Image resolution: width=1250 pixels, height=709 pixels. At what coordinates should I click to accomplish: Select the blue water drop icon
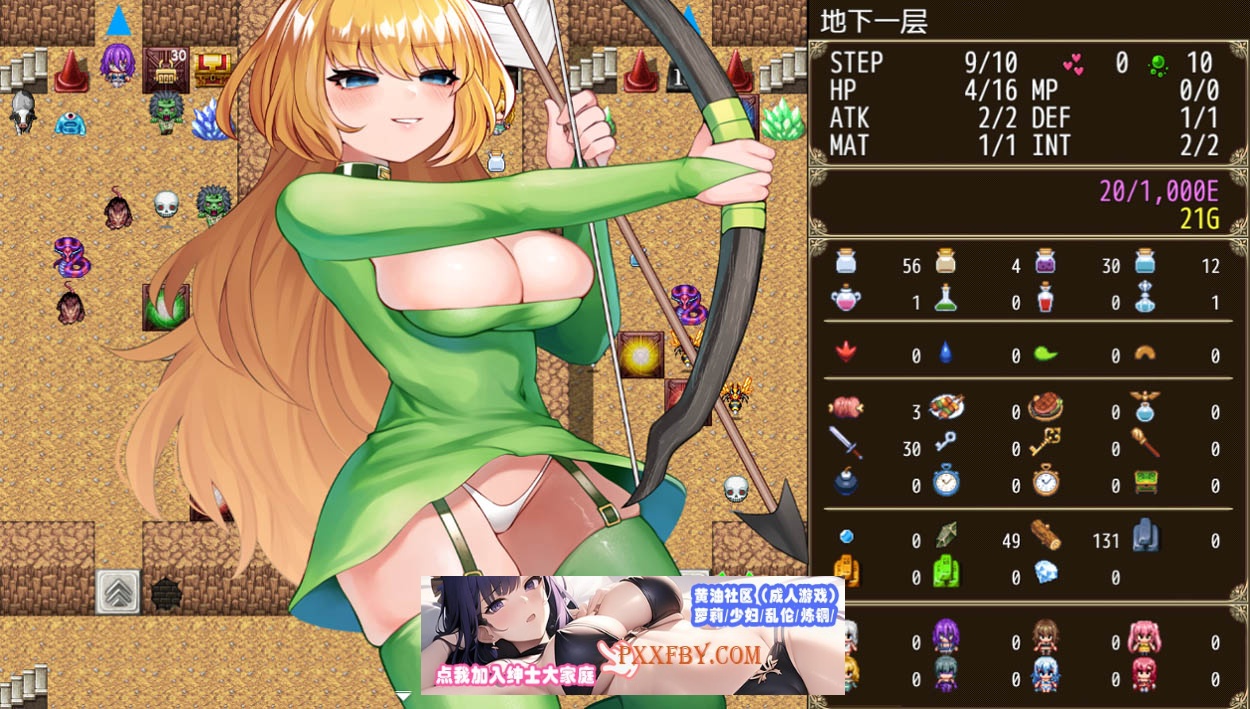click(946, 352)
